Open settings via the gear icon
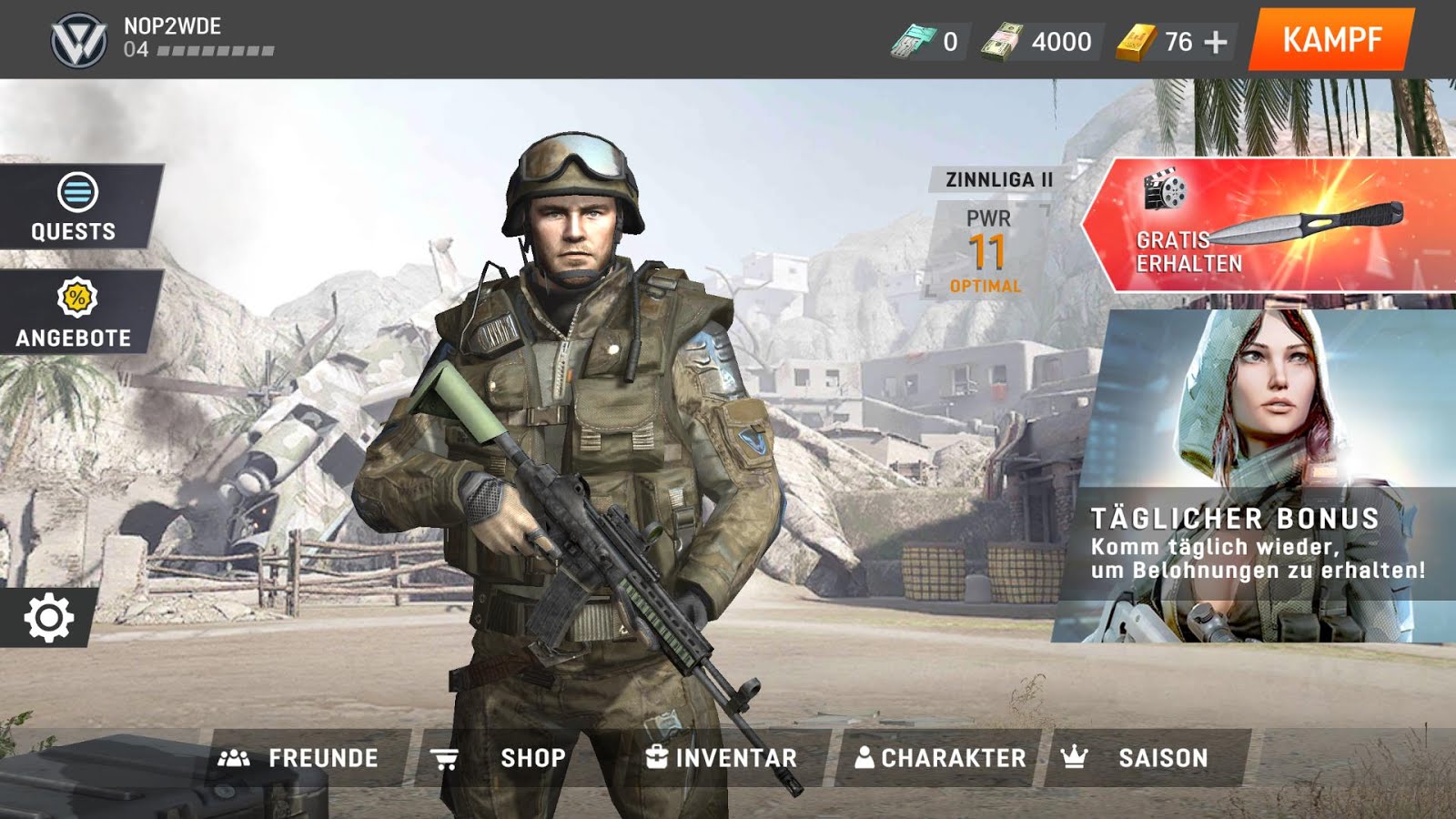The height and width of the screenshot is (819, 1456). point(48,618)
